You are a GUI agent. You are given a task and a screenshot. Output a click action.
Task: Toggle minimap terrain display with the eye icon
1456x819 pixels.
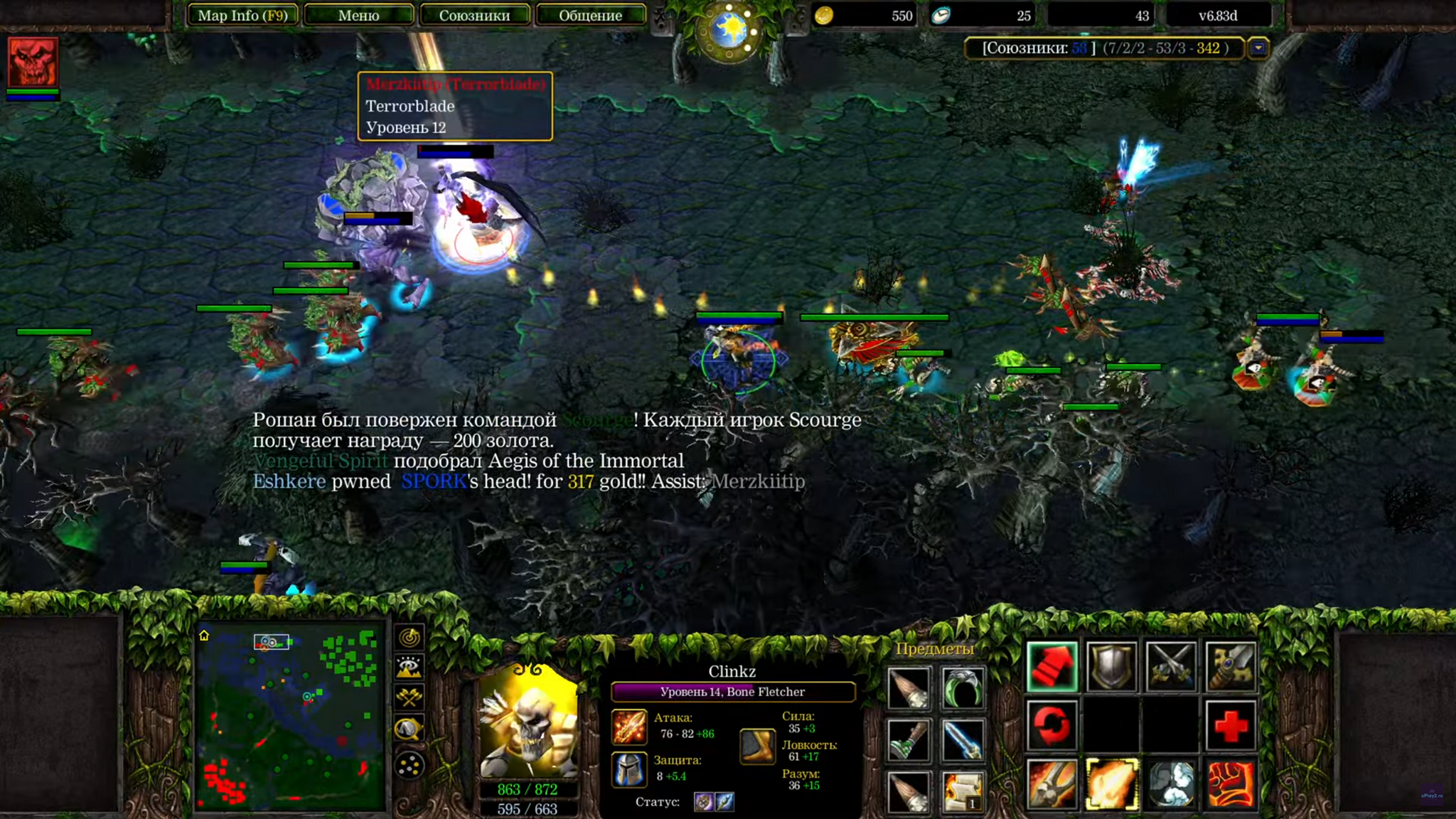click(x=409, y=667)
